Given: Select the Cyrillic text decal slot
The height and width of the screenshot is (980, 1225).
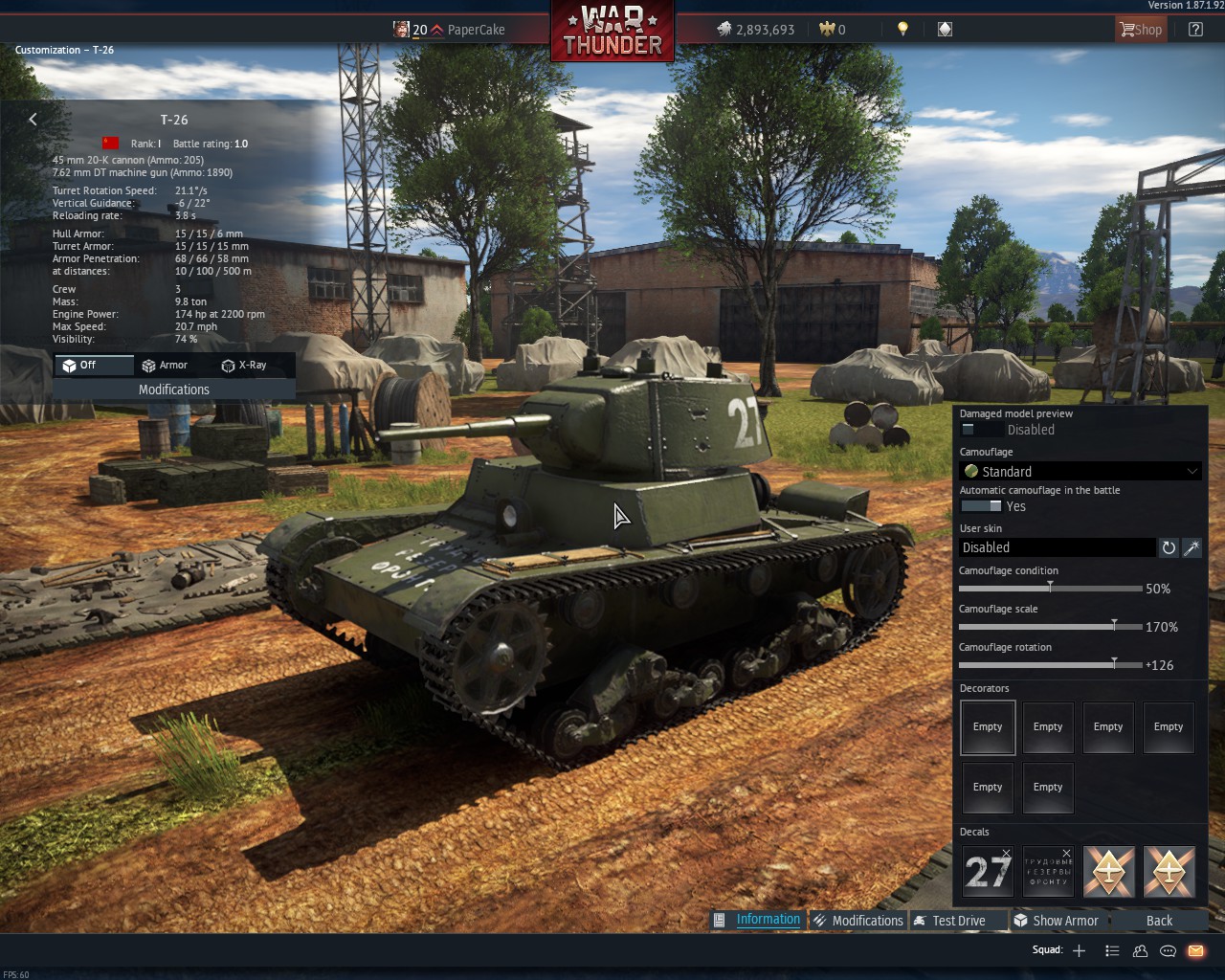Looking at the screenshot, I should click(1048, 871).
